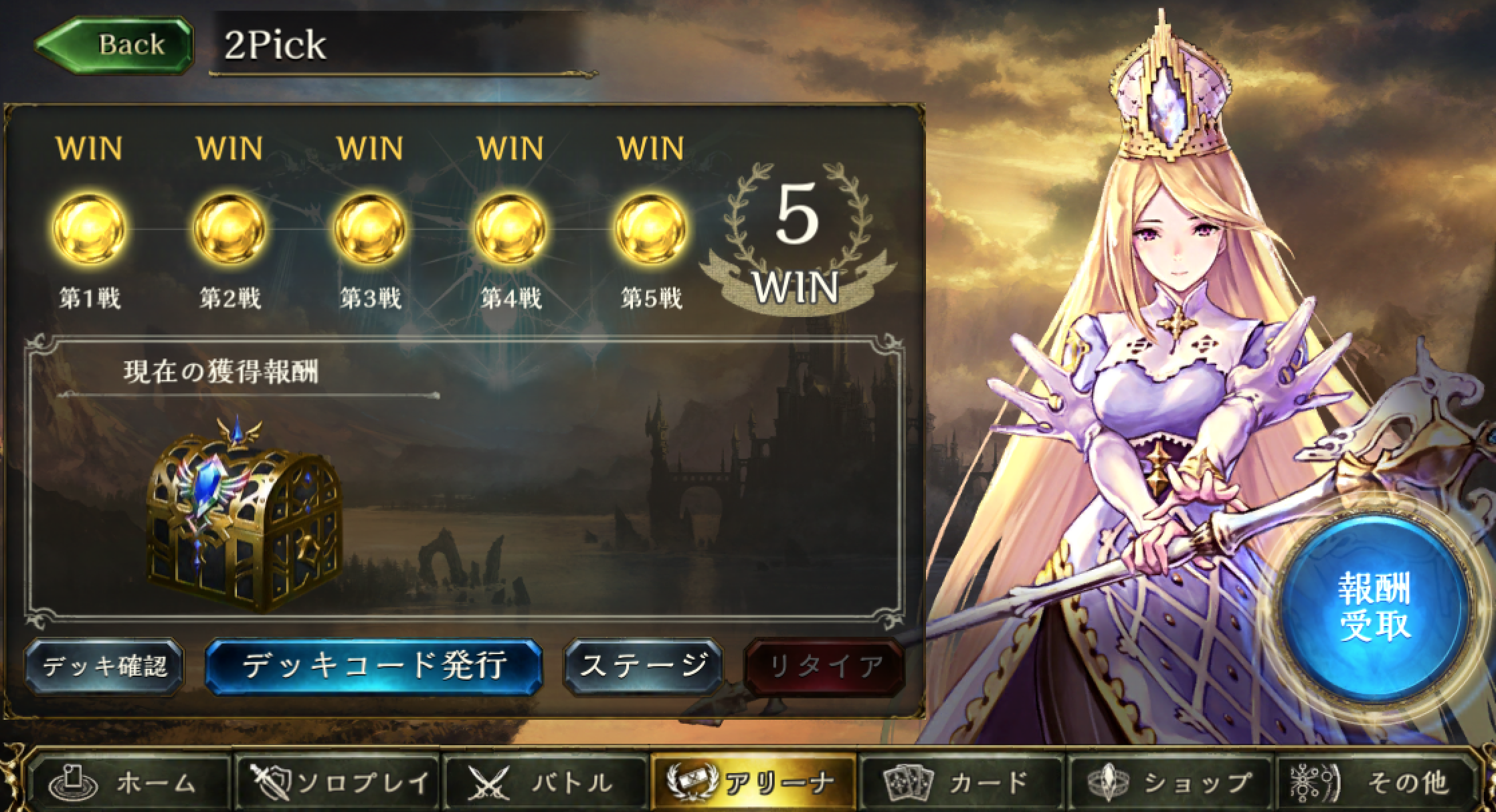Open the カード tab
The height and width of the screenshot is (812, 1496).
click(x=961, y=781)
